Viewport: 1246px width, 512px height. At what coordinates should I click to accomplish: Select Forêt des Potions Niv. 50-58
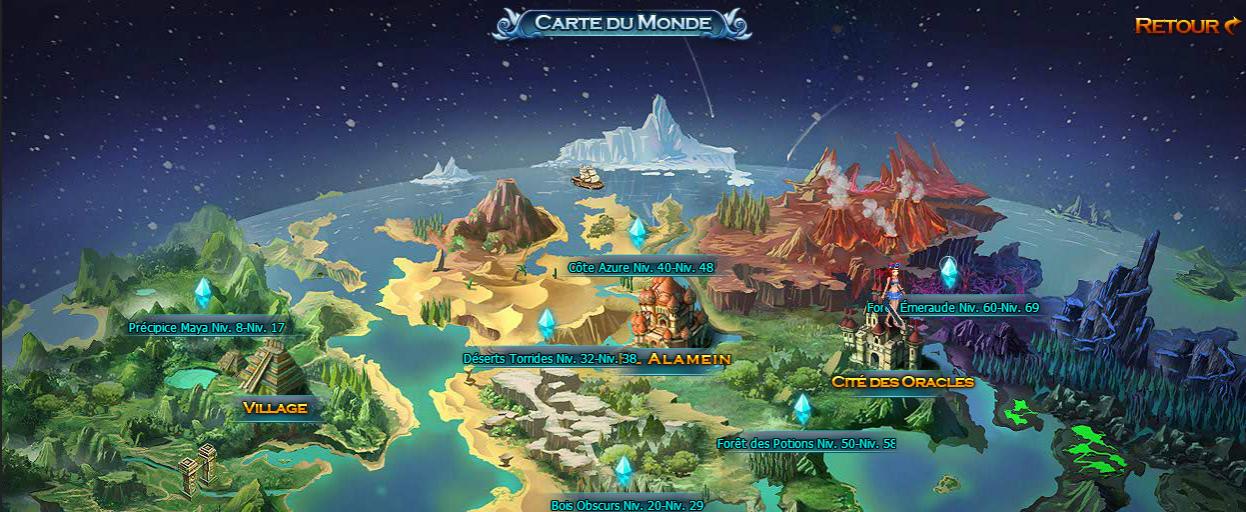point(806,443)
